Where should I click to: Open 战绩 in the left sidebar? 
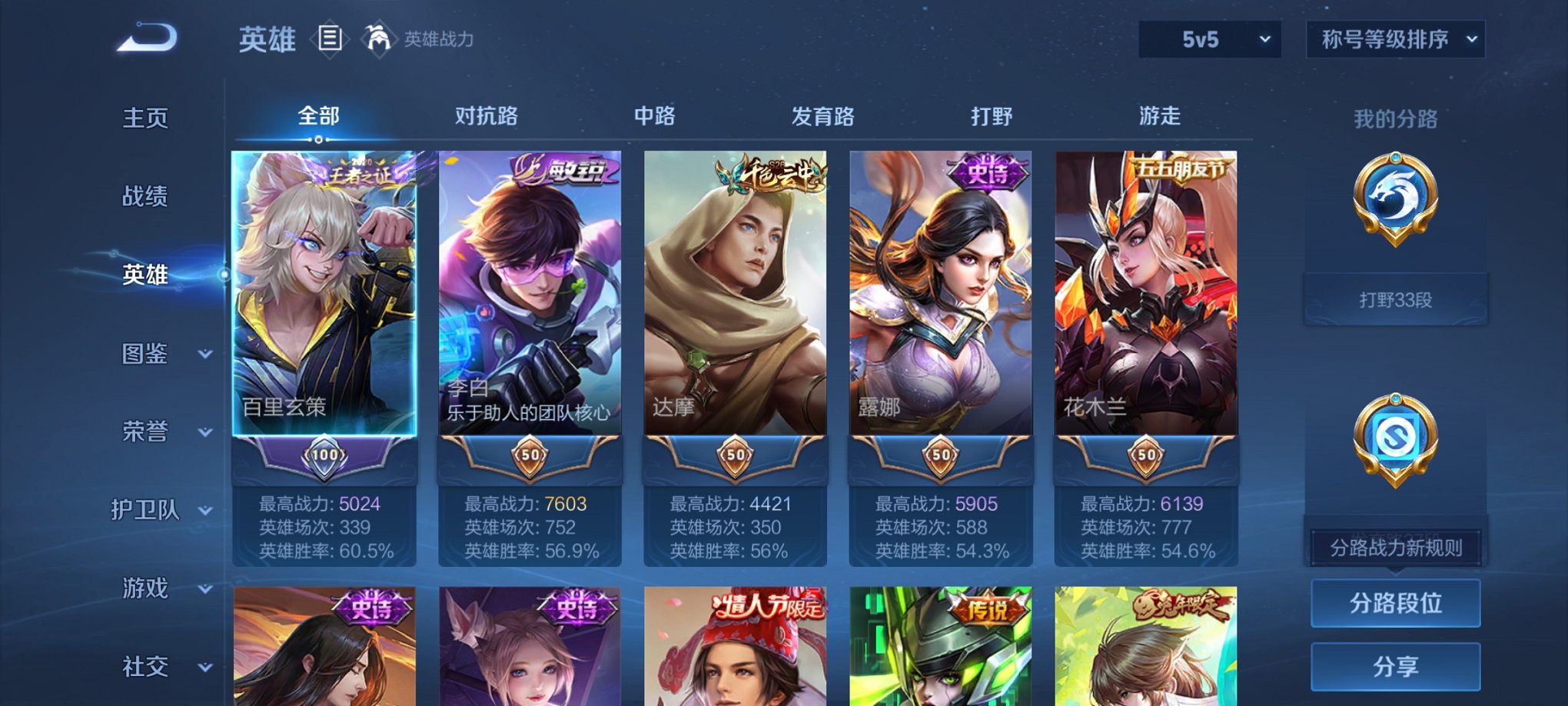[146, 198]
